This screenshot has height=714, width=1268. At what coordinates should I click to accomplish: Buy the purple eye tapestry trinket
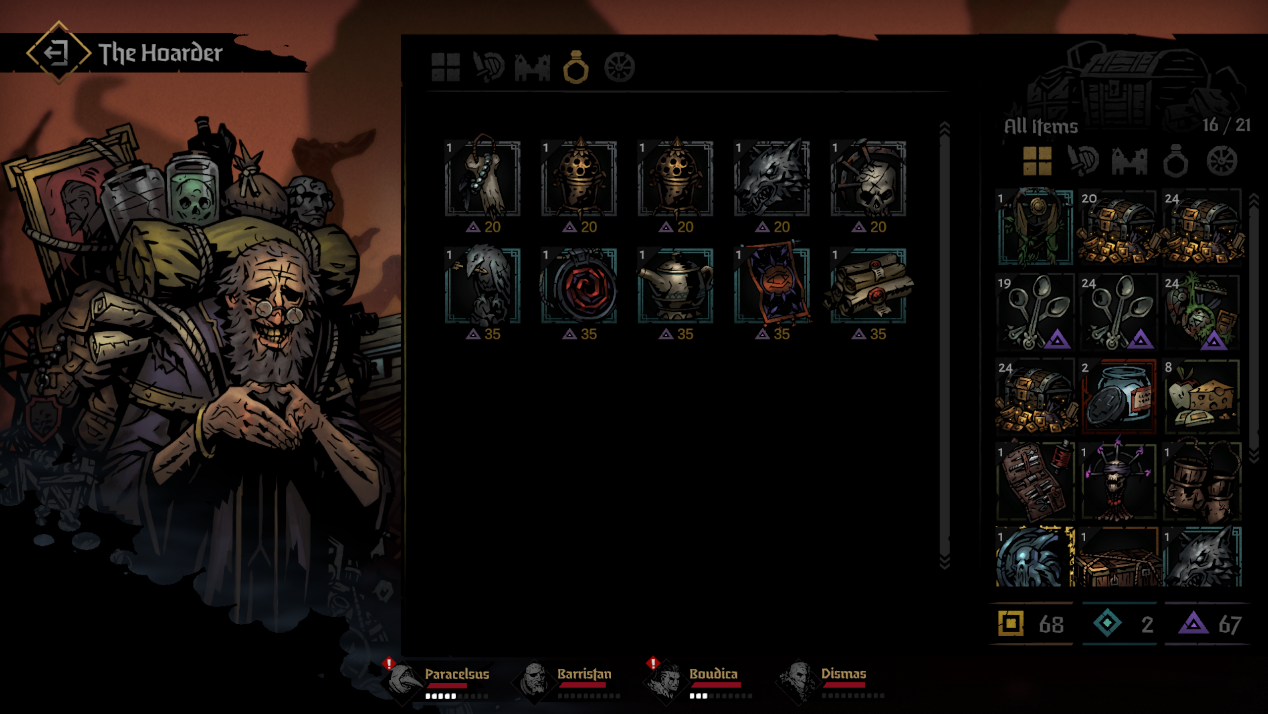click(x=772, y=286)
